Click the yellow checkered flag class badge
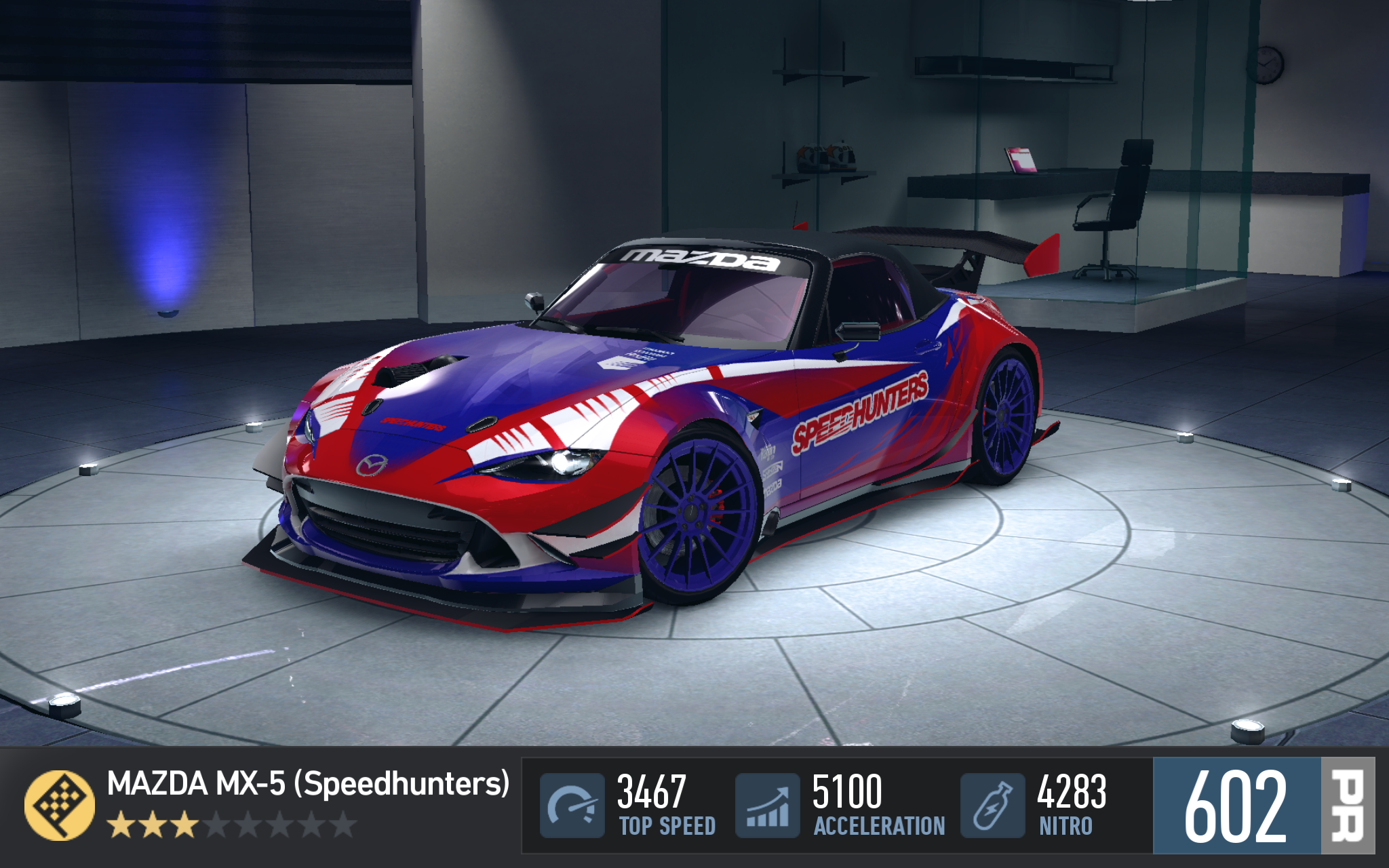This screenshot has width=1389, height=868. pyautogui.click(x=60, y=805)
